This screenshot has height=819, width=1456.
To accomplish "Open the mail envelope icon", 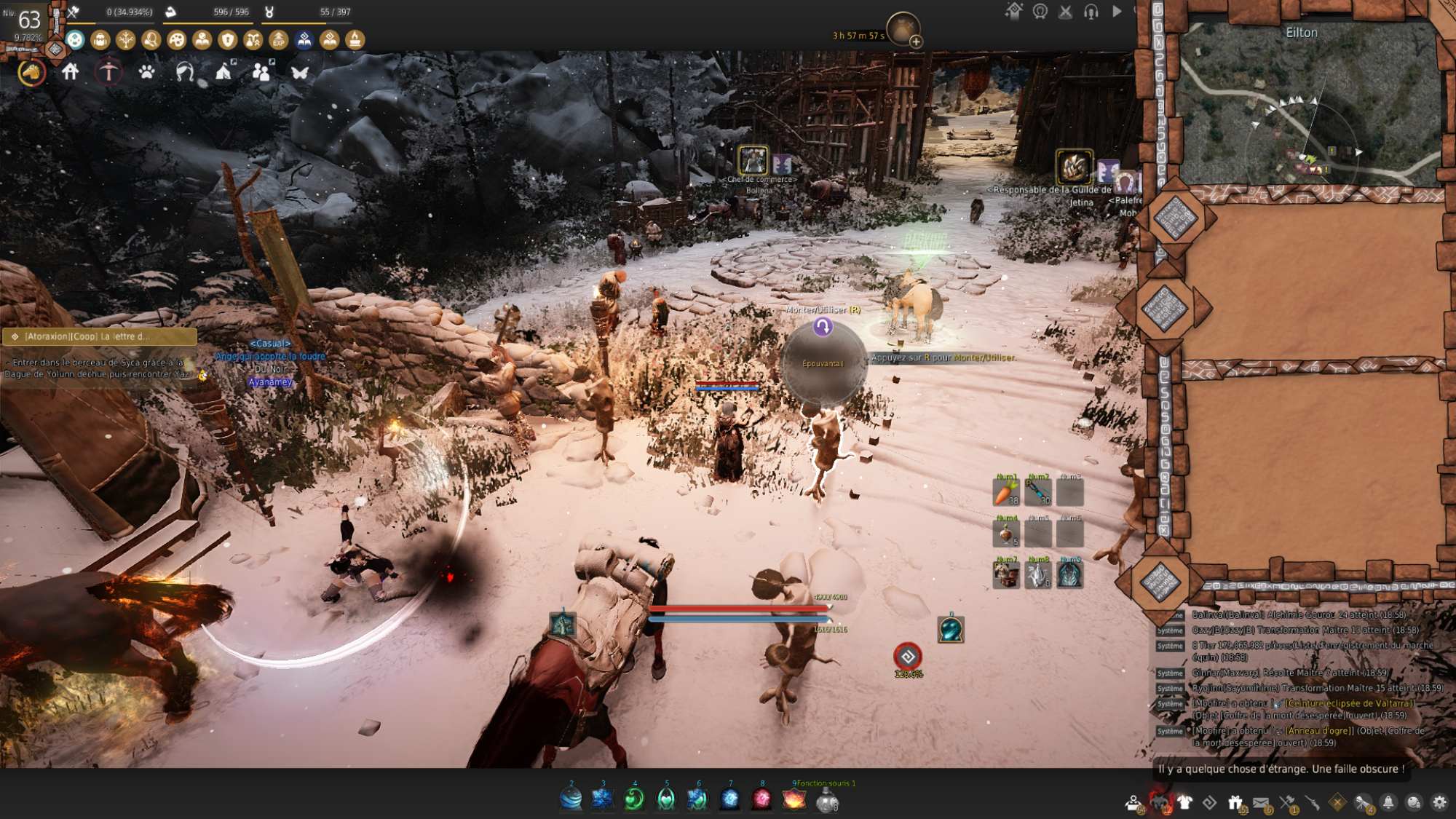I will click(x=1261, y=802).
